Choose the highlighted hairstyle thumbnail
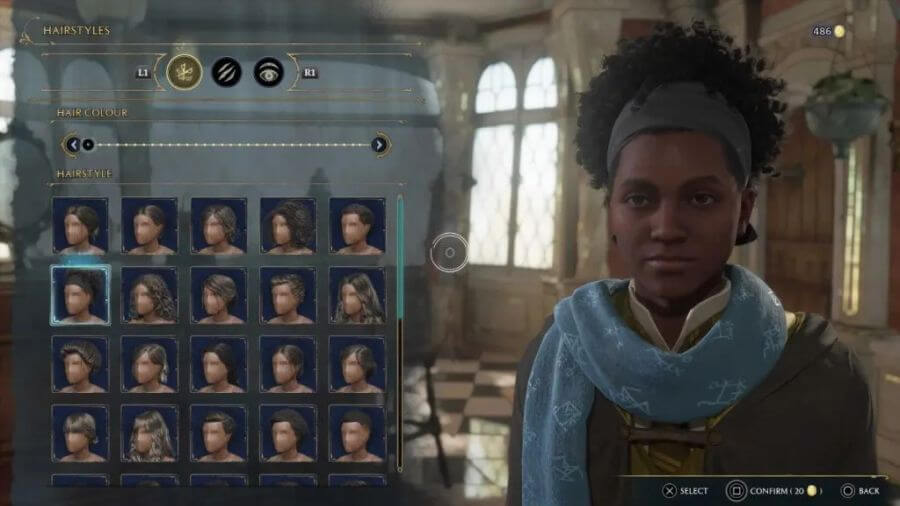Image resolution: width=900 pixels, height=506 pixels. coord(81,295)
